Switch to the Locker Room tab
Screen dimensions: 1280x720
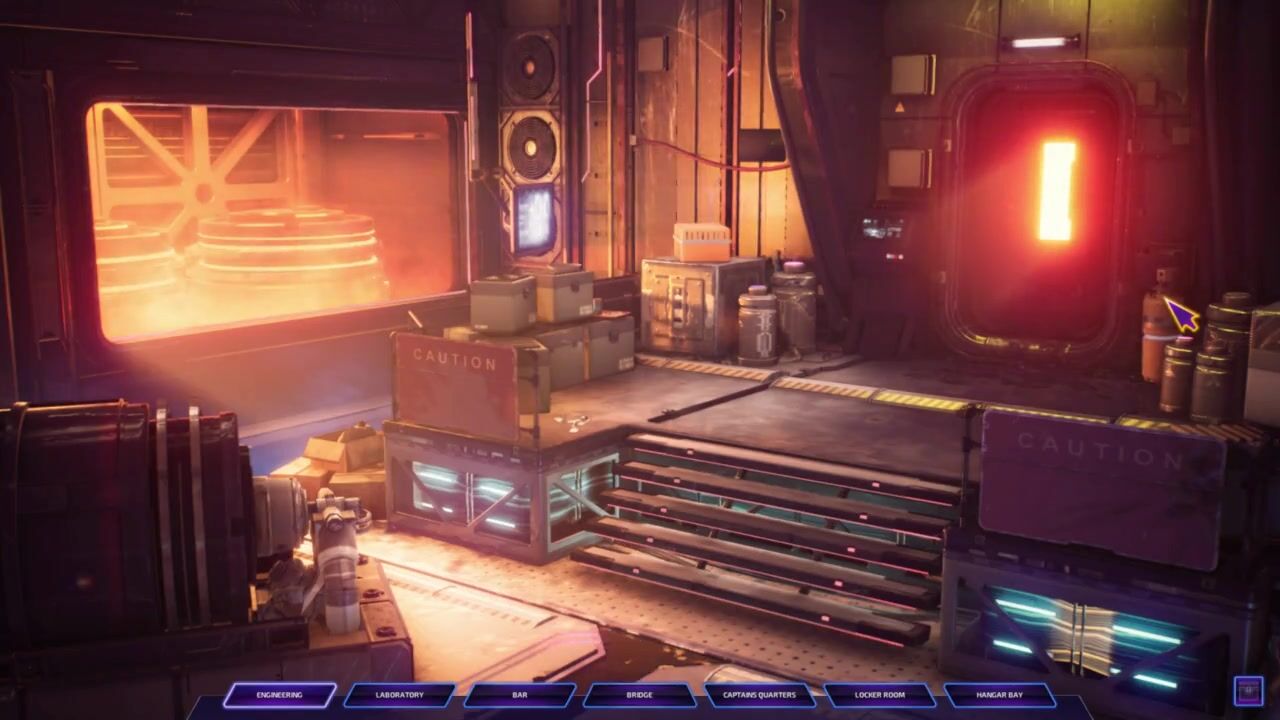pyautogui.click(x=880, y=695)
